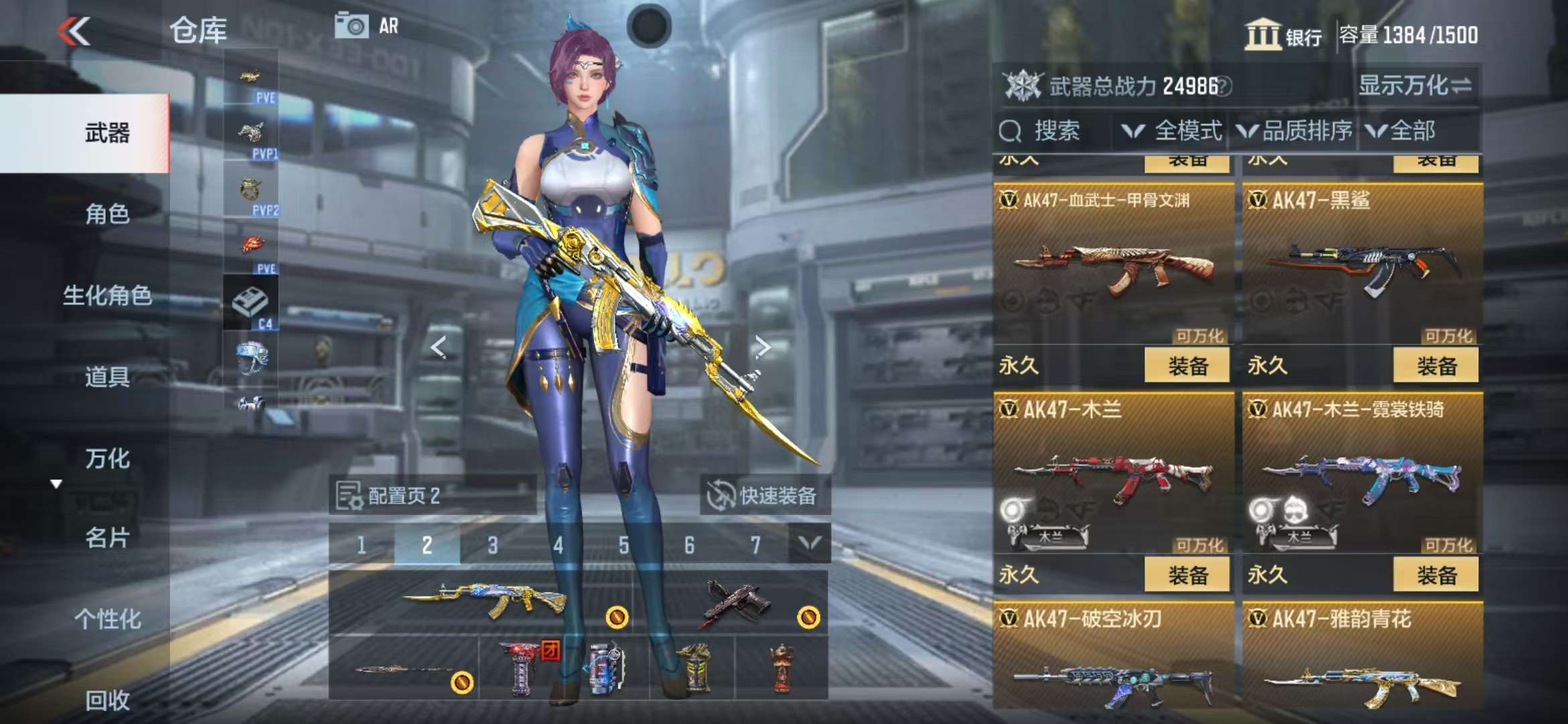Activate 快速装备 quick equip
The height and width of the screenshot is (724, 1568).
pos(765,495)
